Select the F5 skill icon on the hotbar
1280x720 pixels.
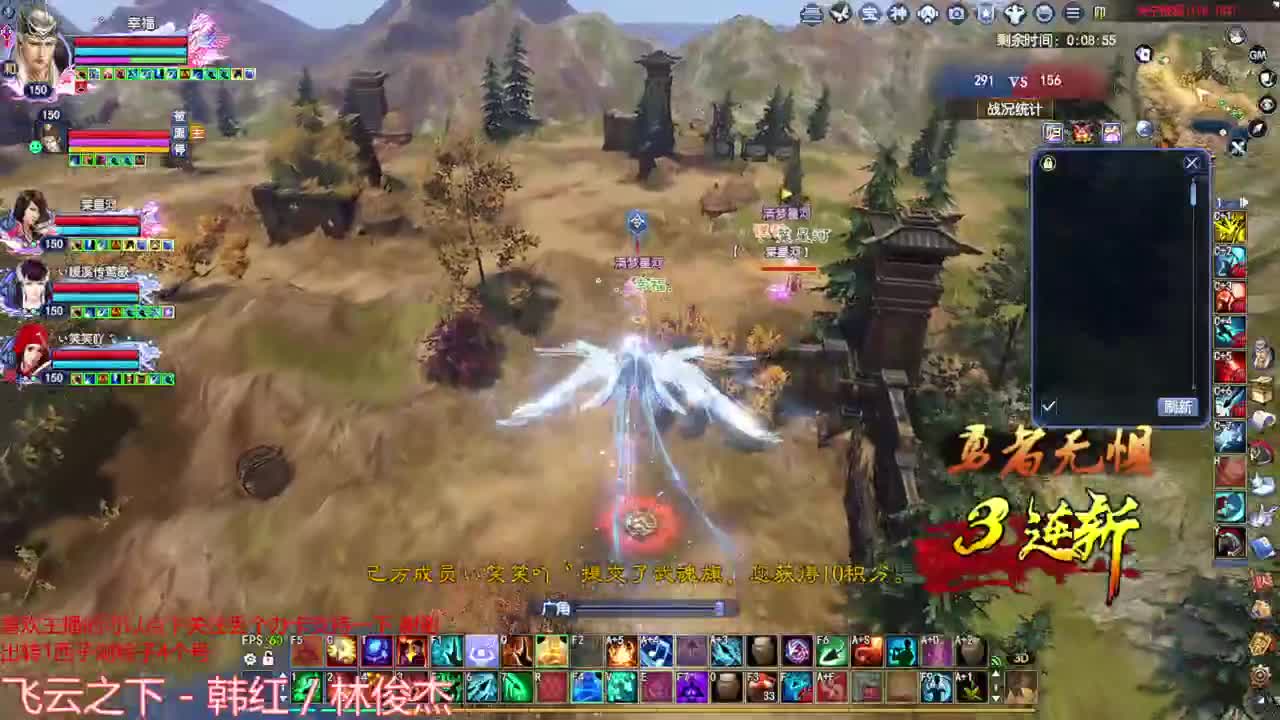point(305,653)
